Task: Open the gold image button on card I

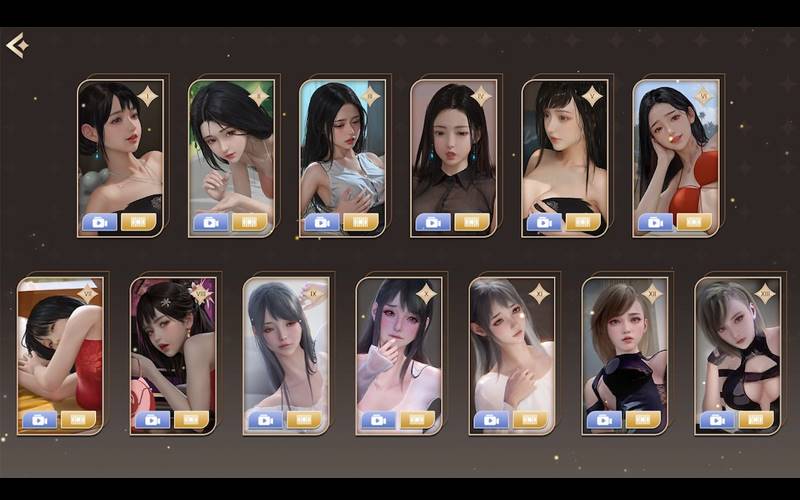Action: 138,222
